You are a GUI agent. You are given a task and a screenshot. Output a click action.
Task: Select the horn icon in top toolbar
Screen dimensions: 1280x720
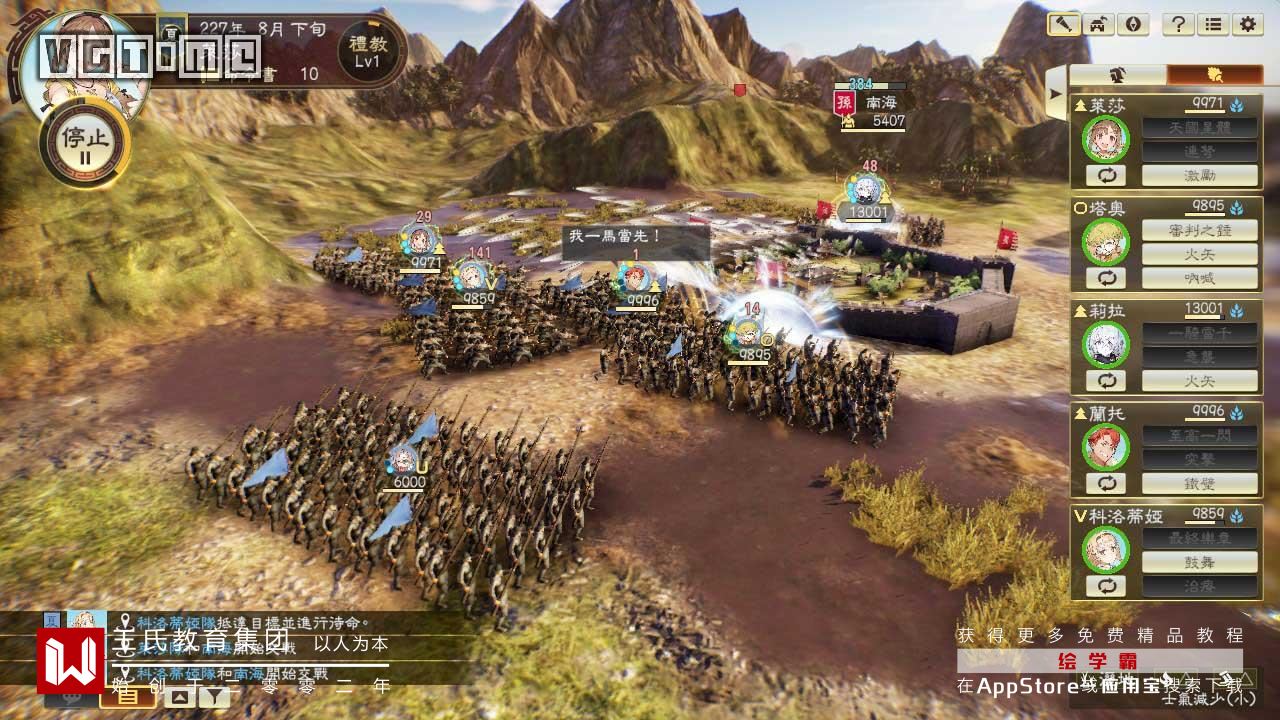point(1063,24)
